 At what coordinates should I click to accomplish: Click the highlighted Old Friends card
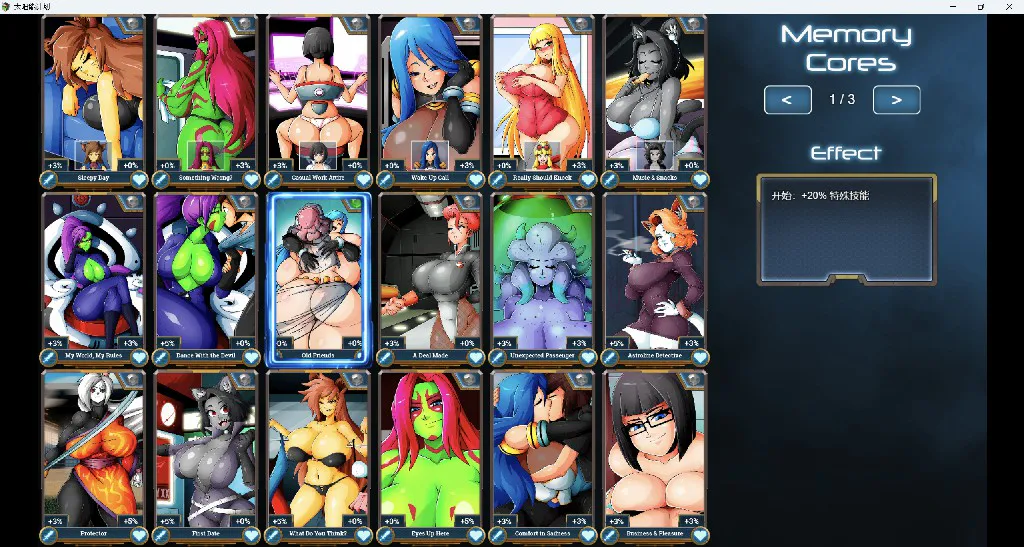318,275
